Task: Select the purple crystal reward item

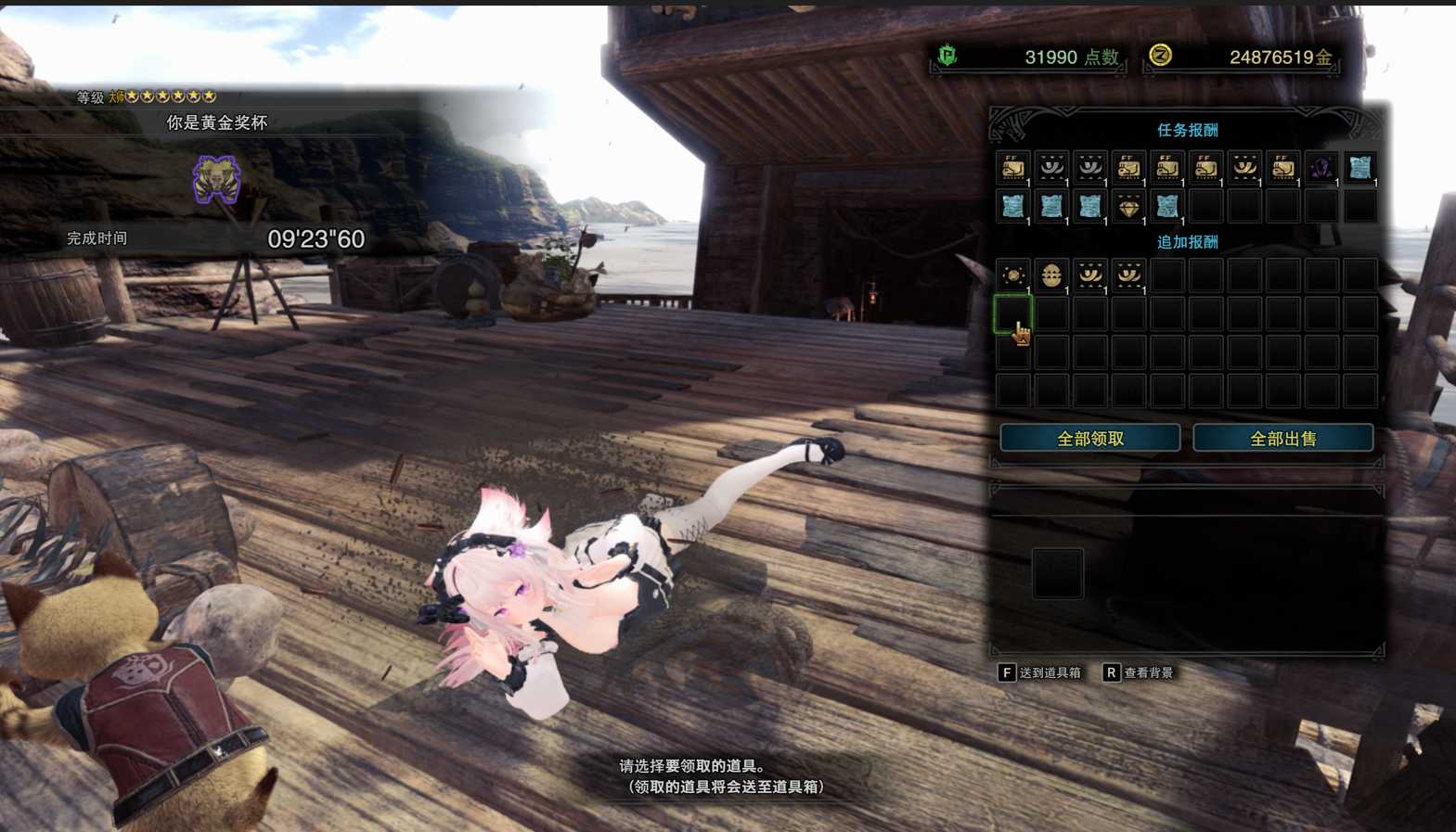Action: click(1321, 168)
